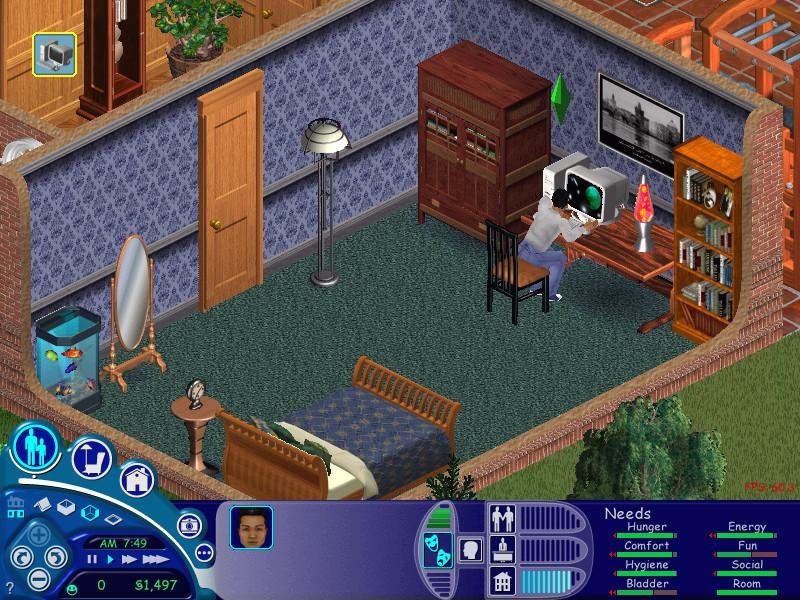Open the camera snapshot tool
Viewport: 800px width, 600px height.
pyautogui.click(x=187, y=525)
